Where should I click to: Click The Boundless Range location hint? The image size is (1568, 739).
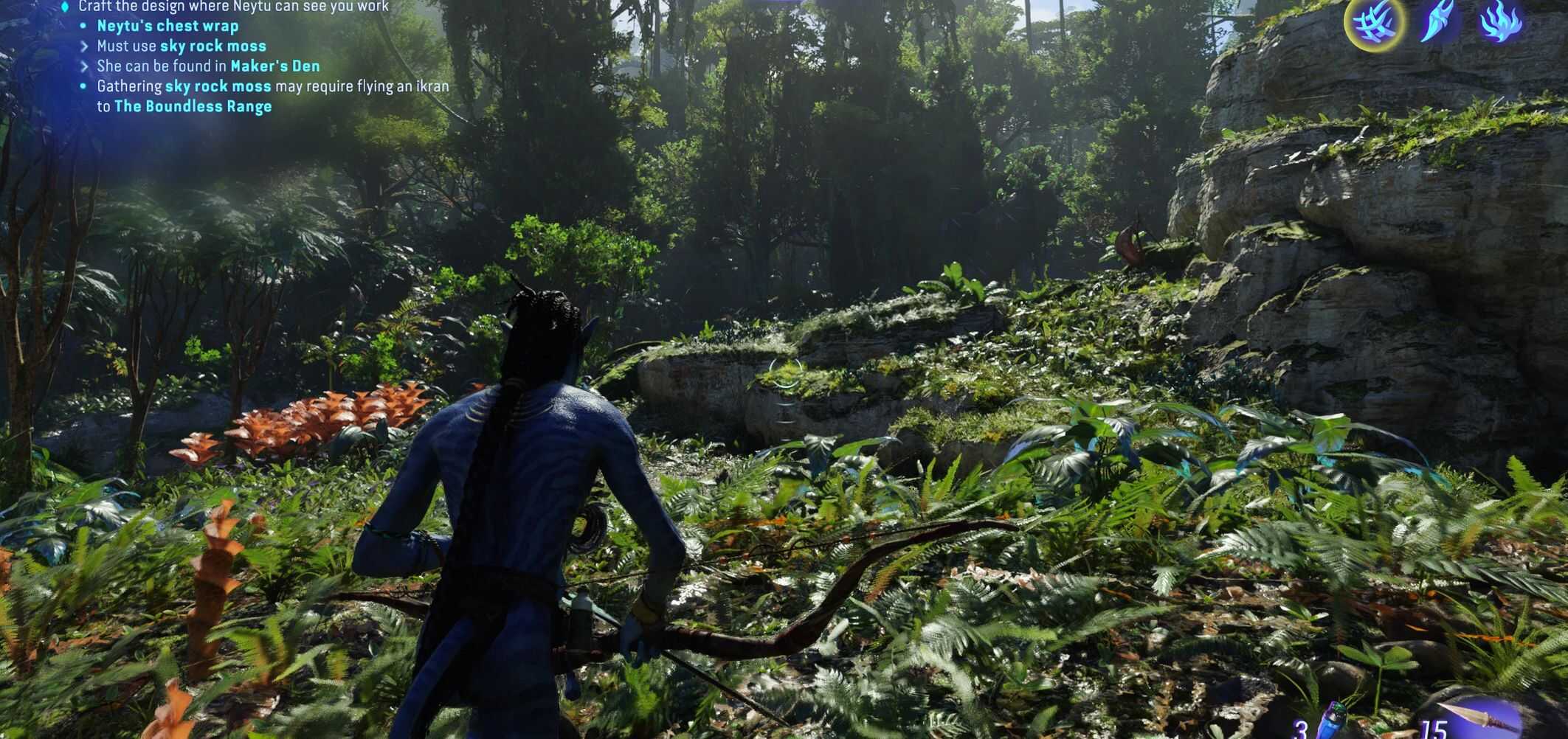coord(193,106)
